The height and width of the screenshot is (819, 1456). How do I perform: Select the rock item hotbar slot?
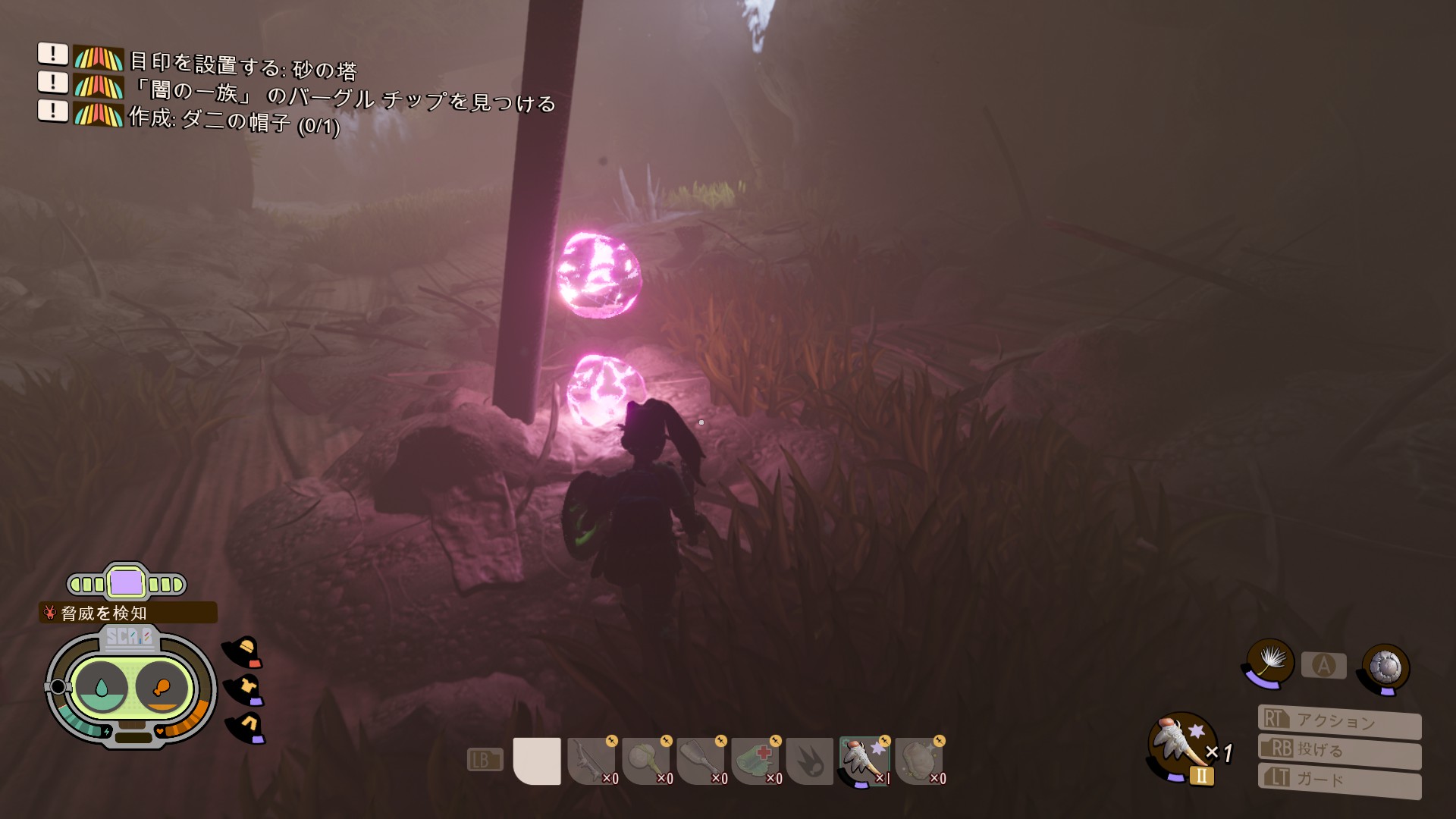point(919,761)
